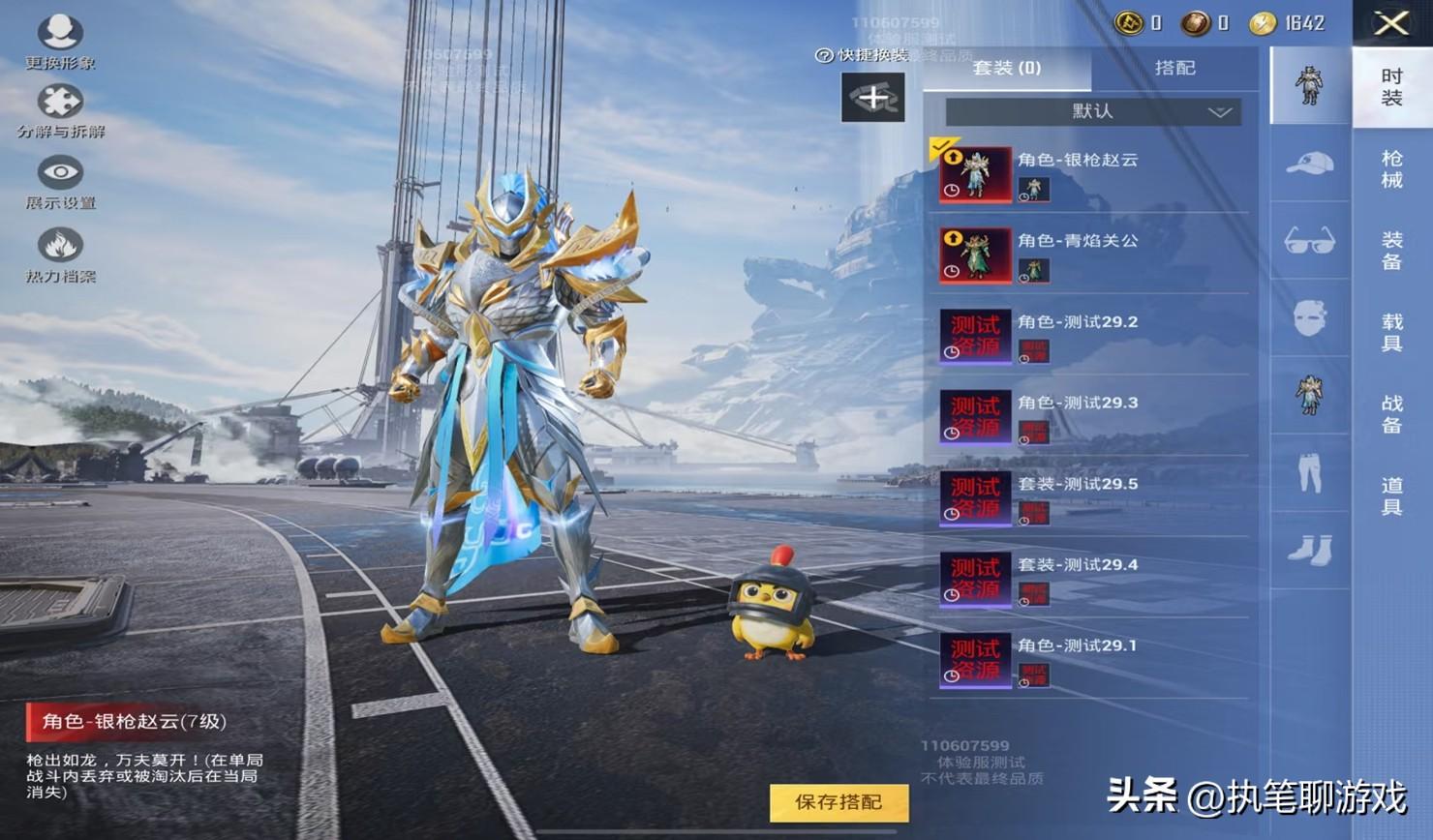Switch to the 套装 (0) tab
The image size is (1433, 840).
1006,68
